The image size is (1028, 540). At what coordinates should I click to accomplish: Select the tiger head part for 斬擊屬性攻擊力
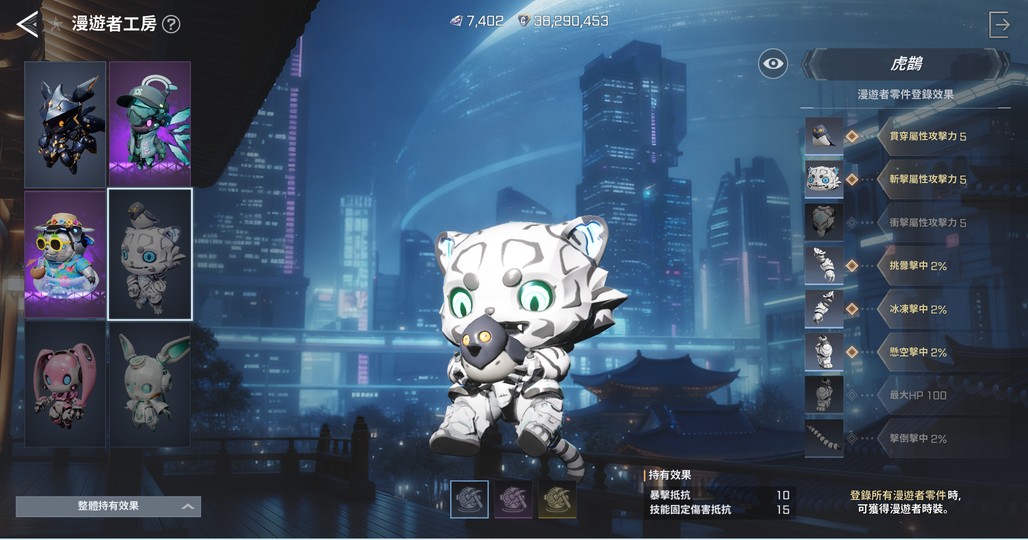tap(824, 179)
